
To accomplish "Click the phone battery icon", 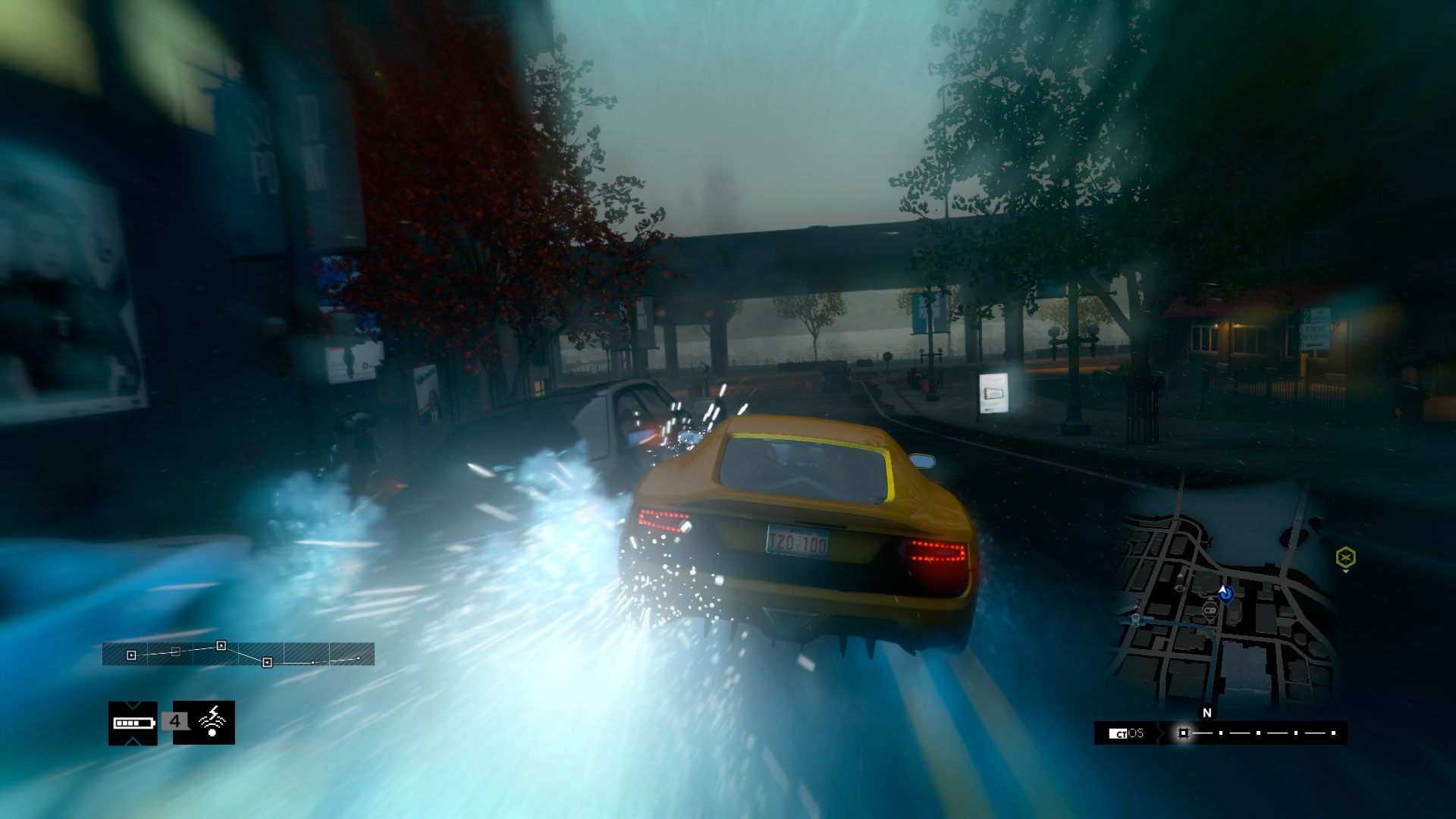I will click(x=133, y=723).
